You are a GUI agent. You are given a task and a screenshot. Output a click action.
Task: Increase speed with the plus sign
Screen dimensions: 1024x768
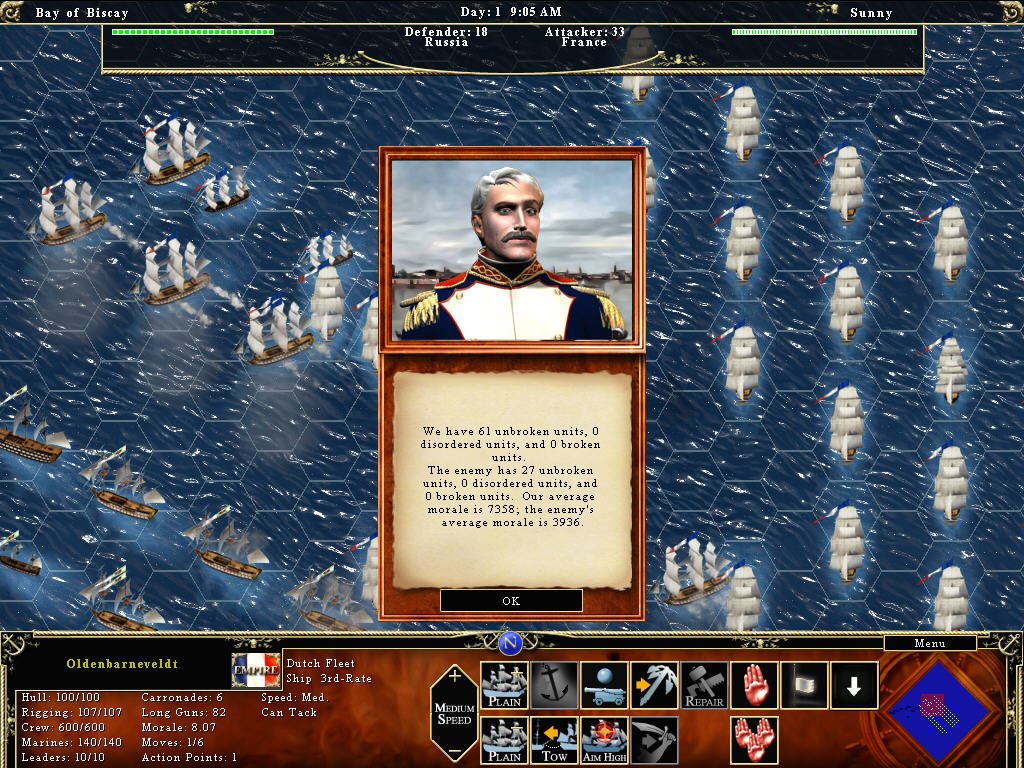point(455,676)
